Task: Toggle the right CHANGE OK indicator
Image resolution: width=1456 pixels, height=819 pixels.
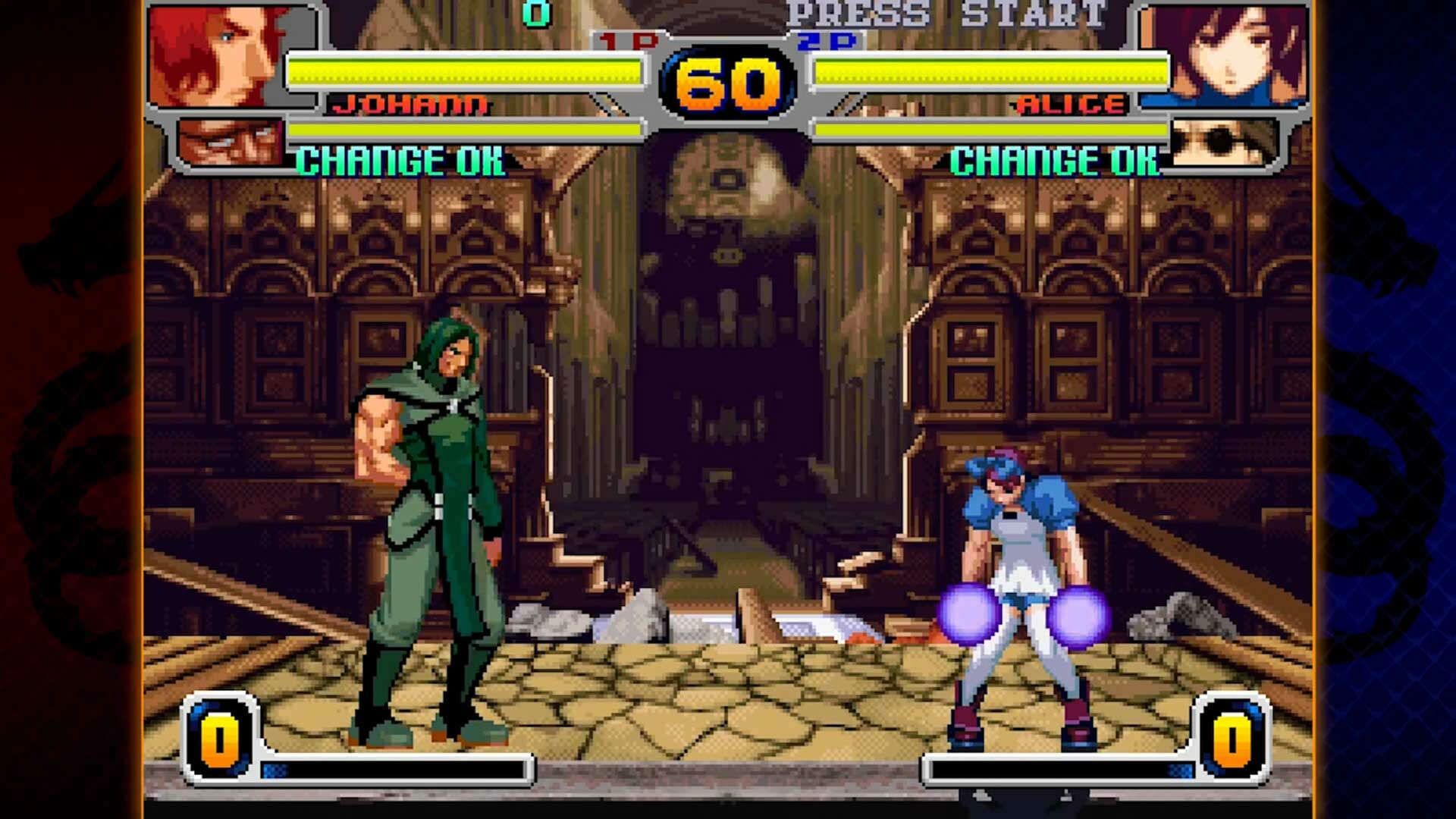Action: 1054,159
